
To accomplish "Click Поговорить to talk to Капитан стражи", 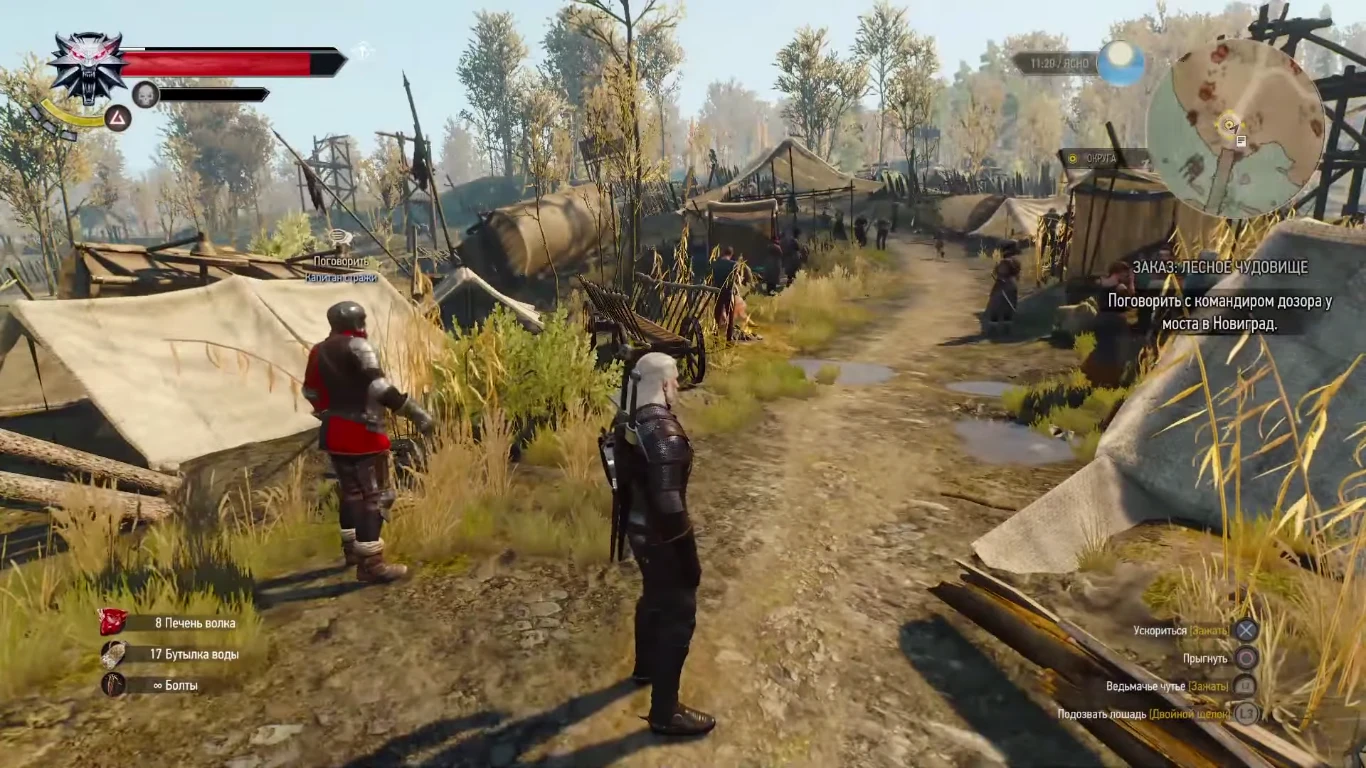I will click(x=344, y=262).
